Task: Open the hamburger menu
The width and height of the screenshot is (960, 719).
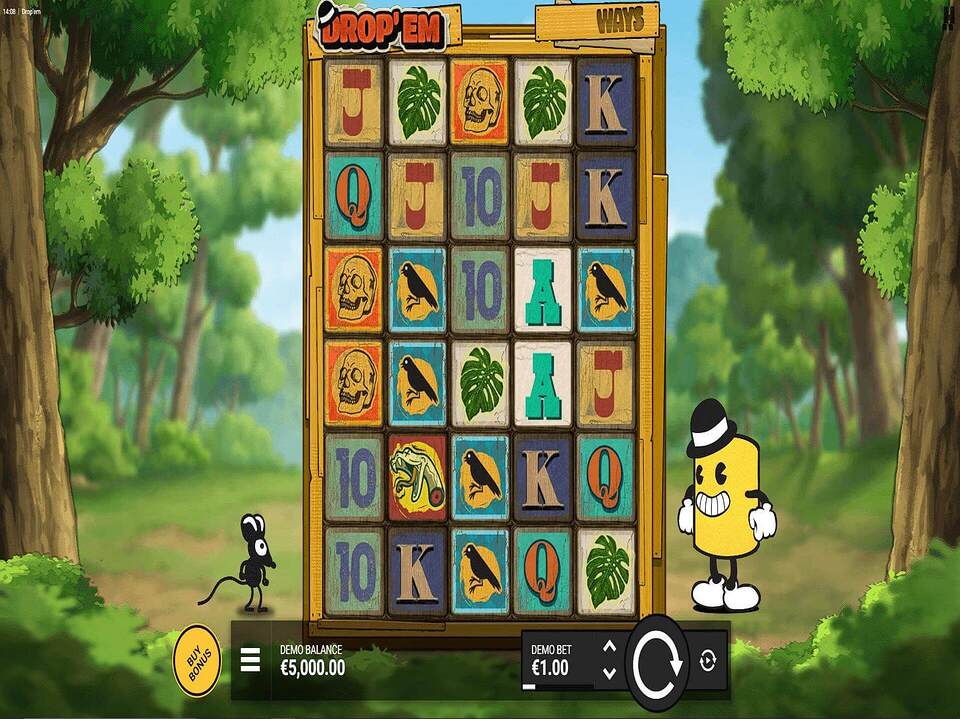Action: point(250,661)
